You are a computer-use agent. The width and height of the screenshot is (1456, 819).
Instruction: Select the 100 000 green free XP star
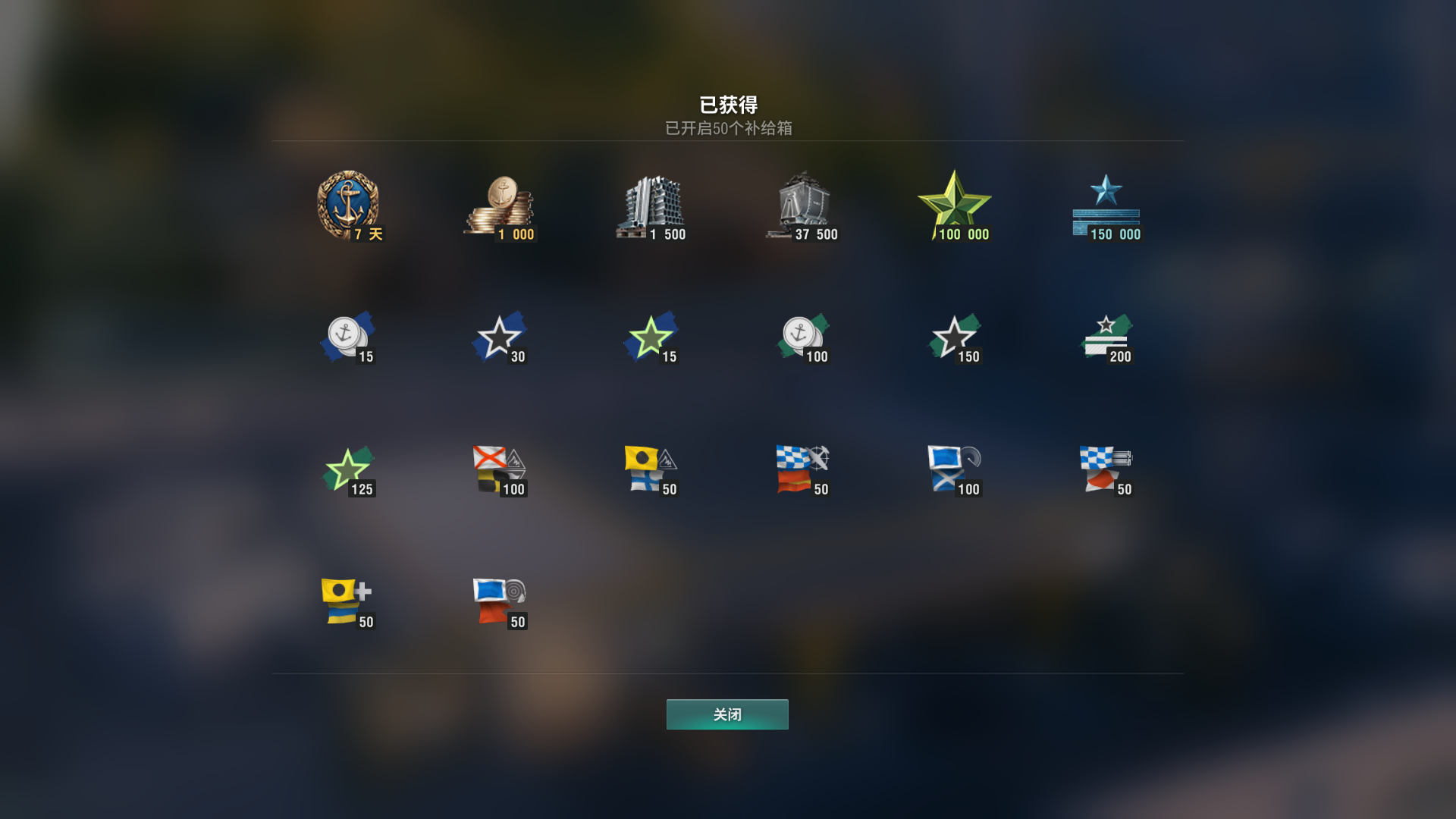[x=955, y=205]
